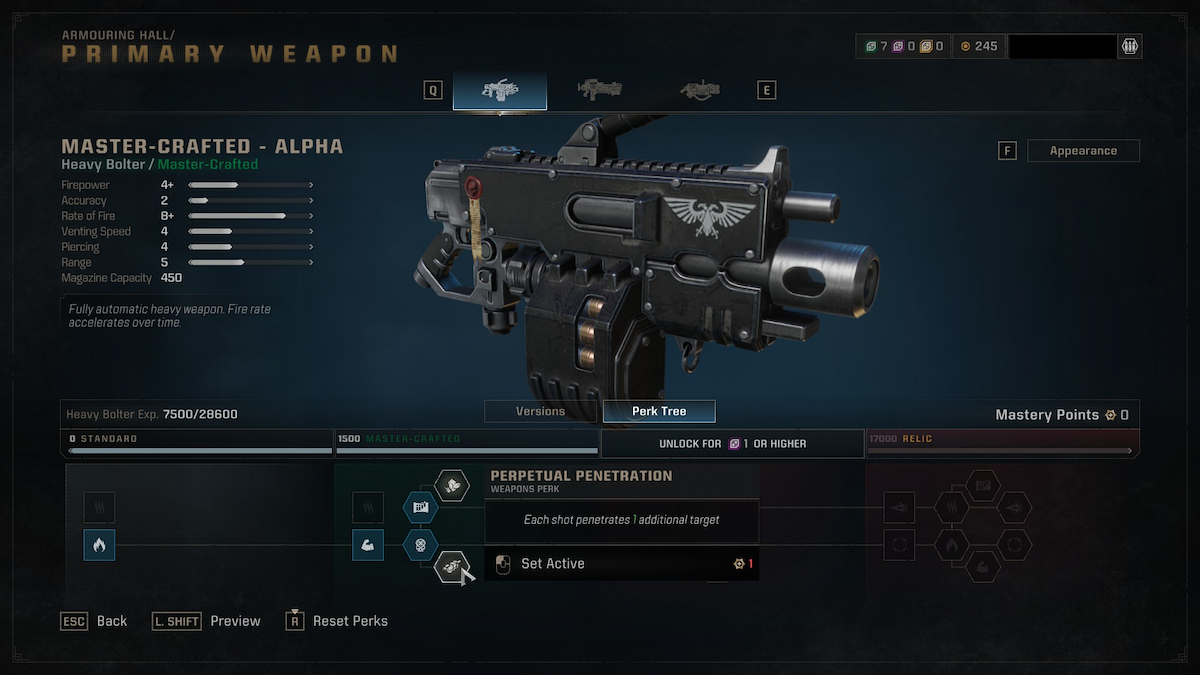Select the Relic tier bar
Viewport: 1200px width, 675px height.
pos(1002,444)
